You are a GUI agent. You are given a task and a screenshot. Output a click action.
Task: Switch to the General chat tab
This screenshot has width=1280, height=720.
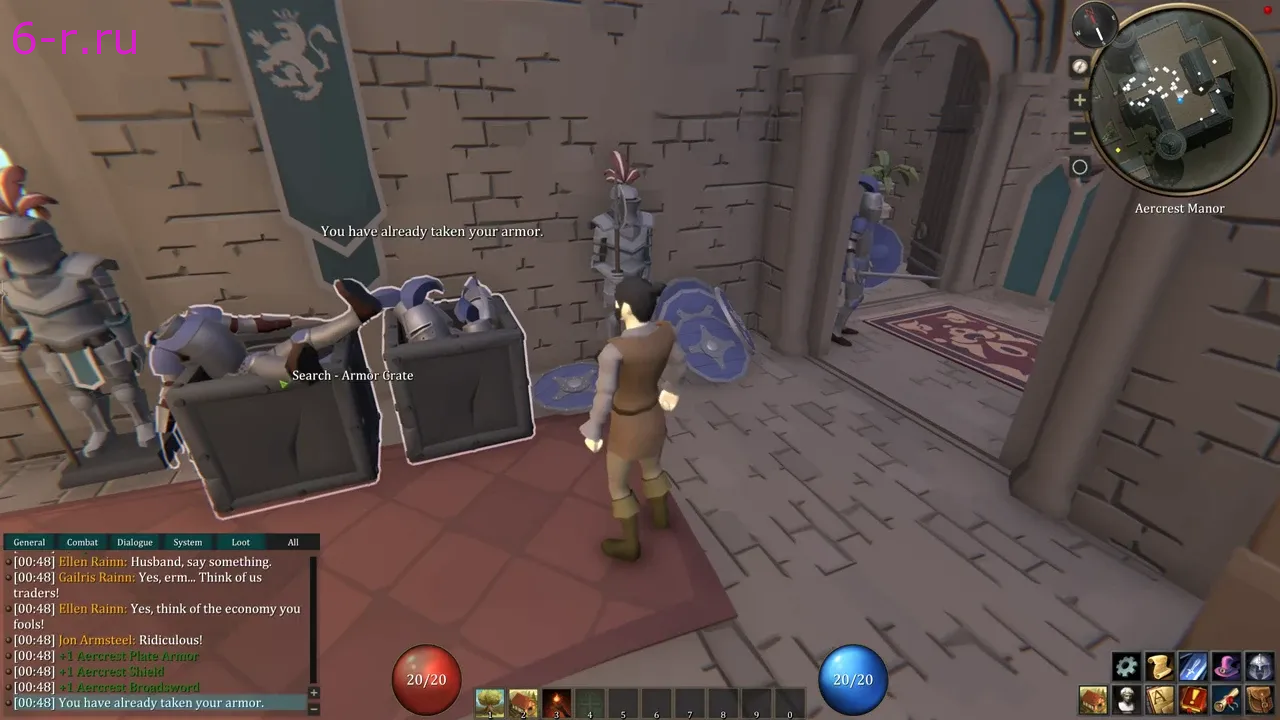click(x=29, y=542)
